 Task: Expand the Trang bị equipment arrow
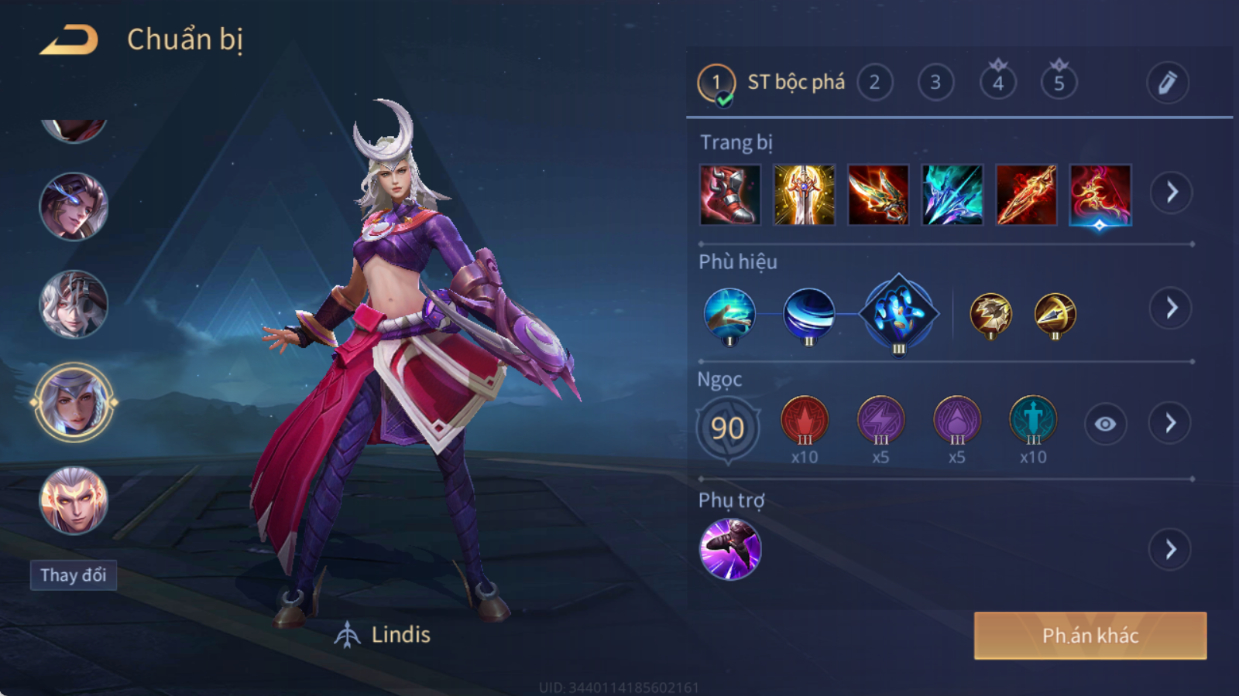1171,192
